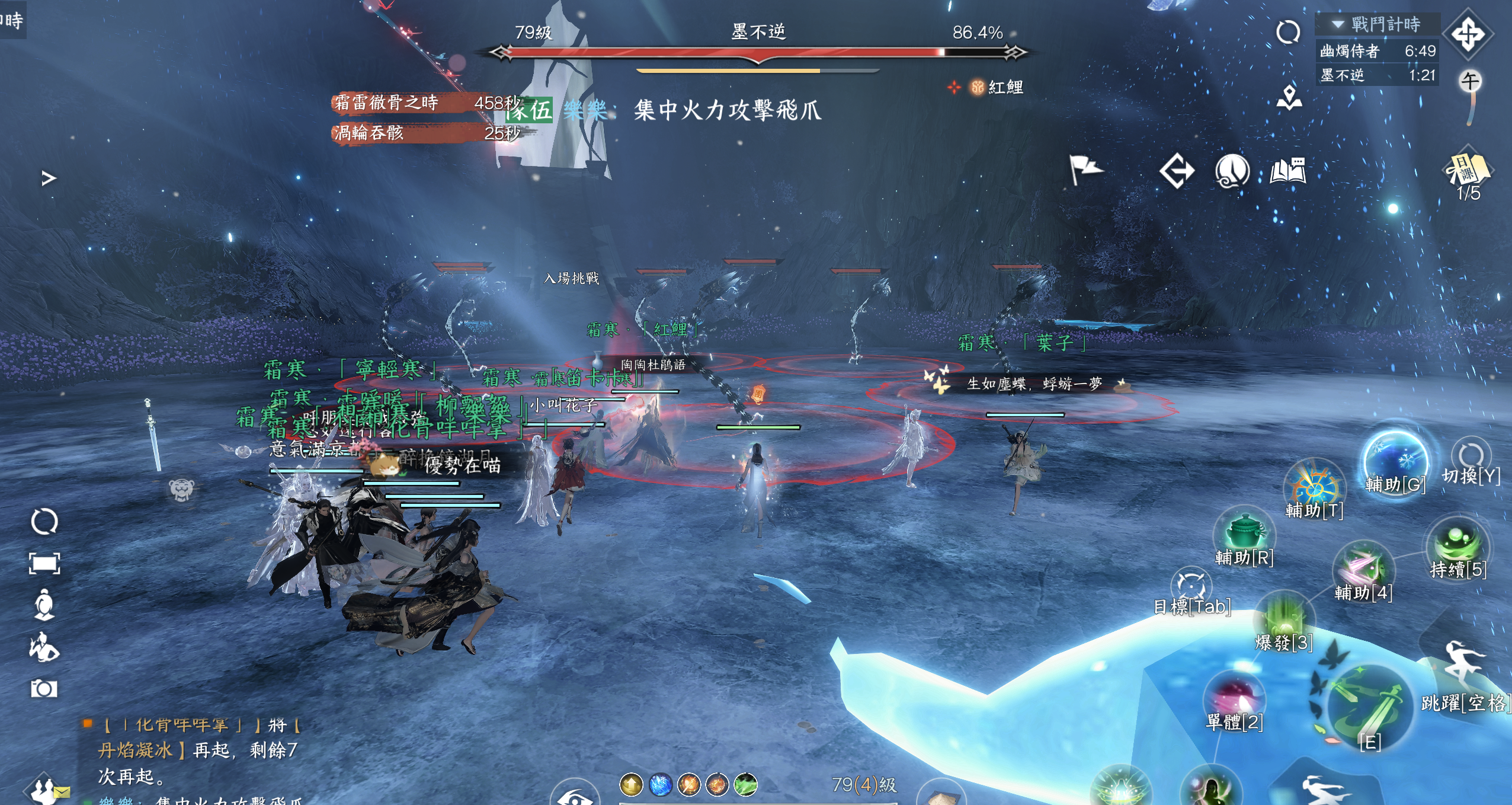1512x805 pixels.
Task: Click the white flag marker icon
Action: [x=1085, y=170]
